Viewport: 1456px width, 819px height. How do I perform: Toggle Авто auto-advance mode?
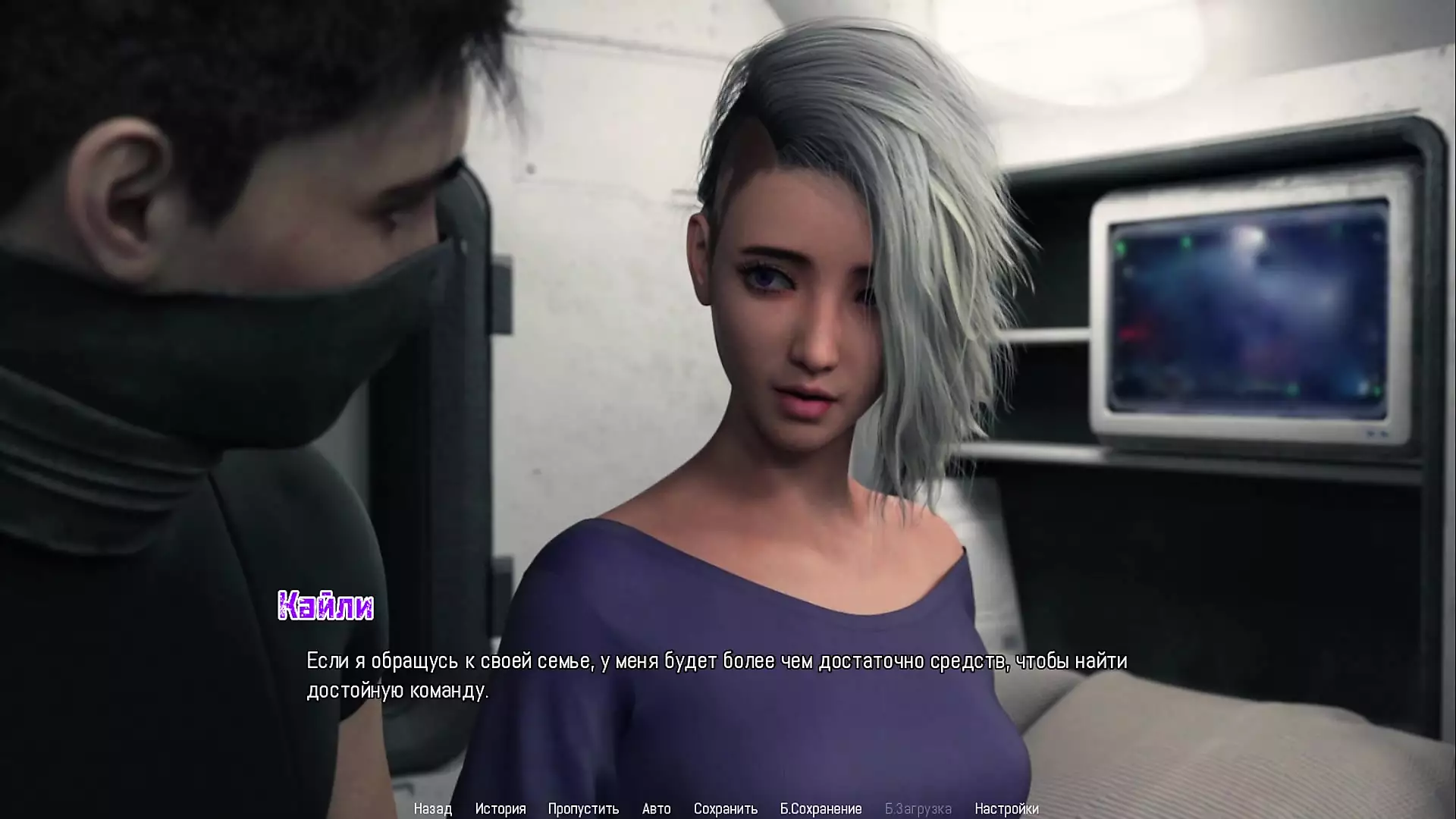click(x=656, y=808)
